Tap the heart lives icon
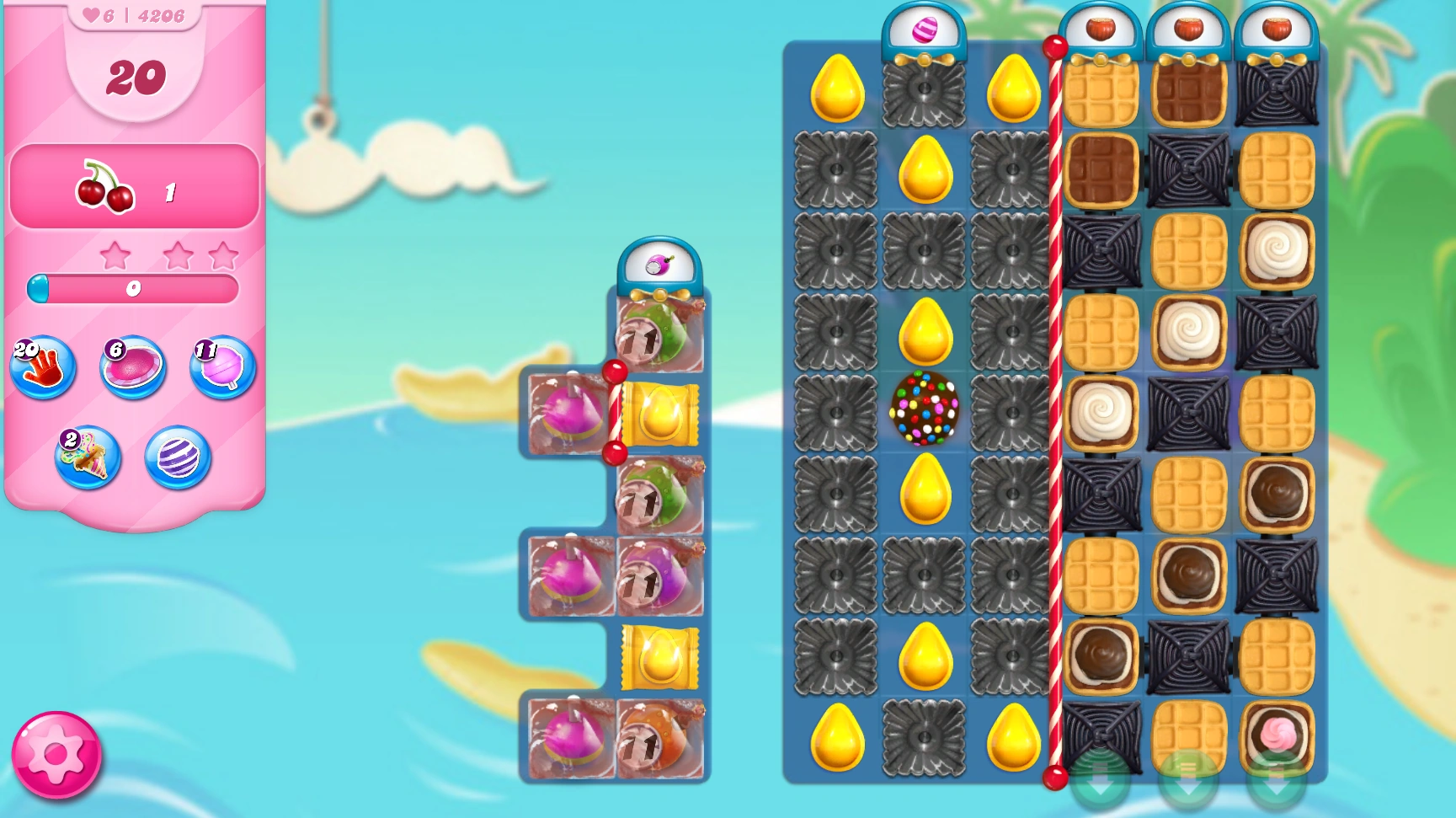This screenshot has width=1456, height=818. pyautogui.click(x=92, y=13)
